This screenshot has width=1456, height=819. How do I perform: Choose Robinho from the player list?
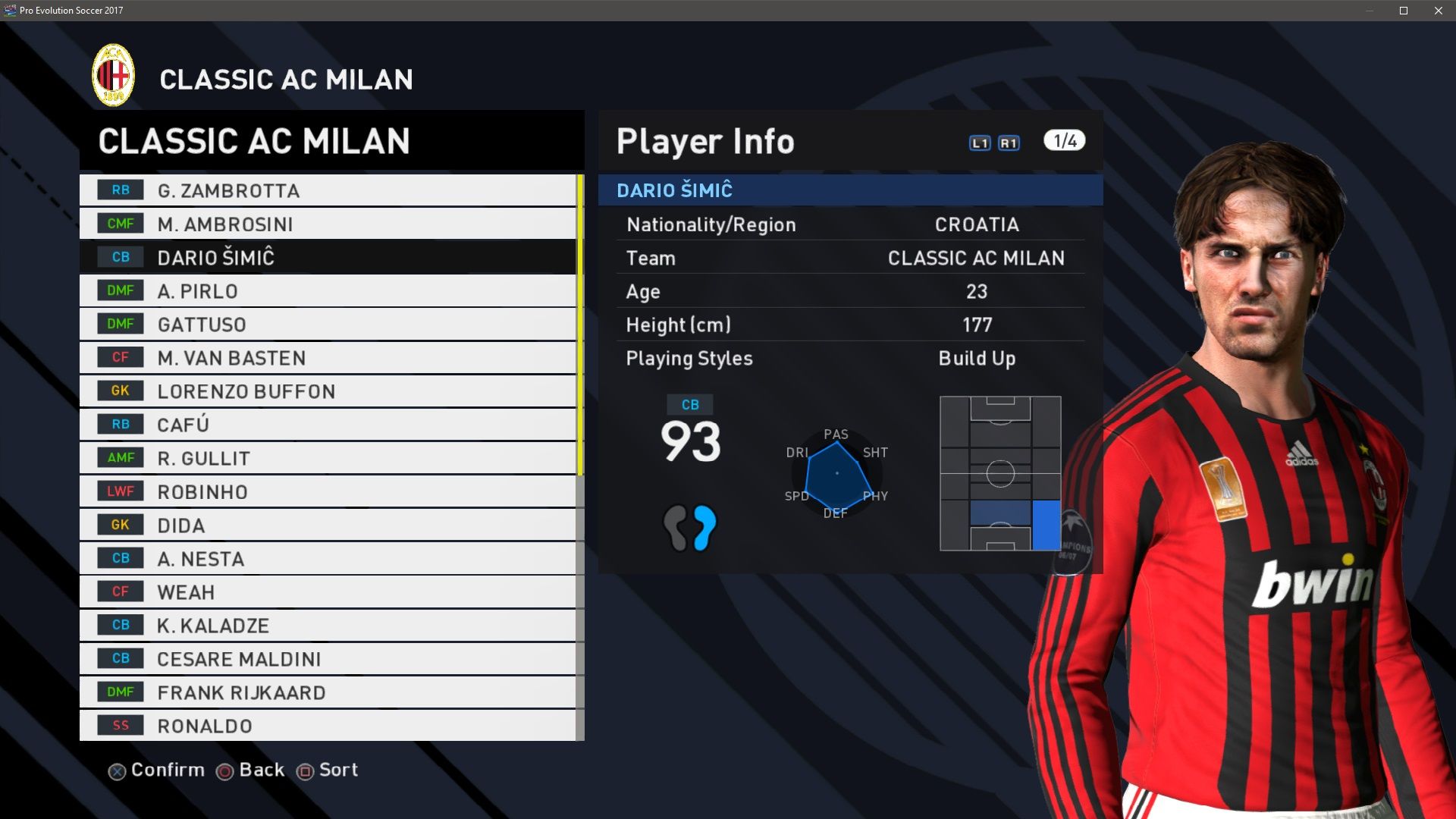click(x=327, y=491)
